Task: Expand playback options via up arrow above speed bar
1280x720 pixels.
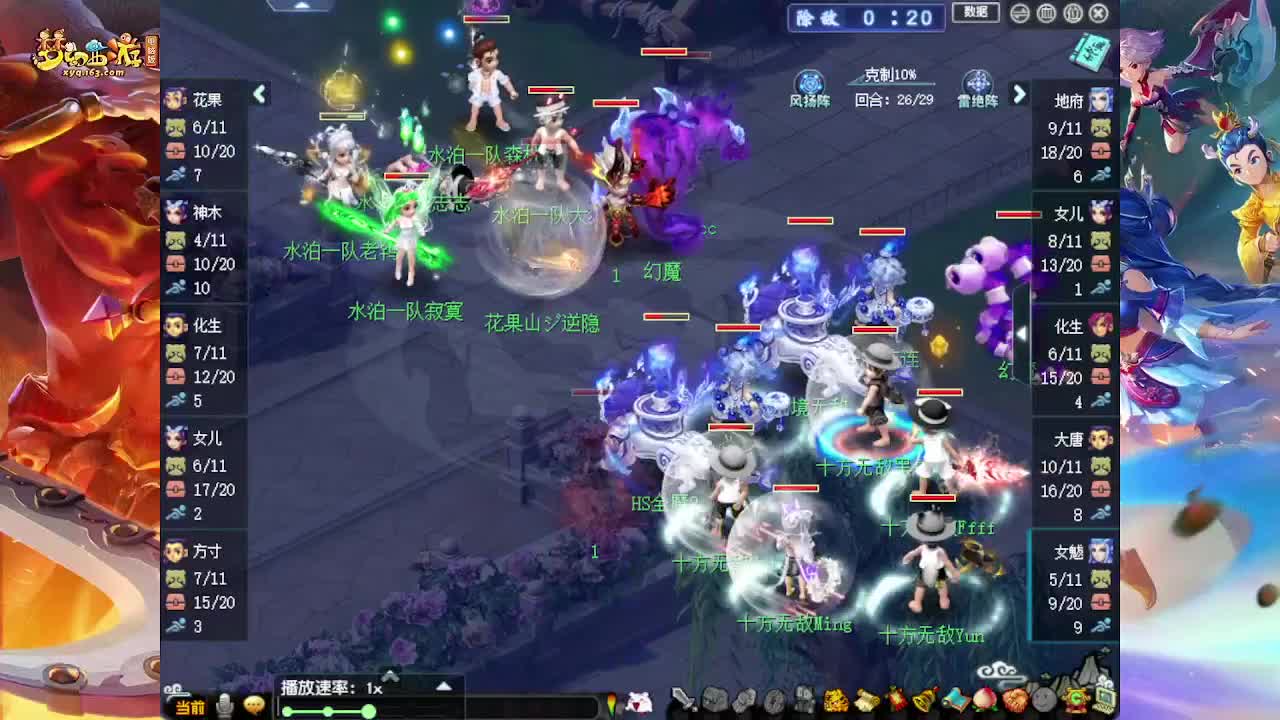Action: click(442, 687)
